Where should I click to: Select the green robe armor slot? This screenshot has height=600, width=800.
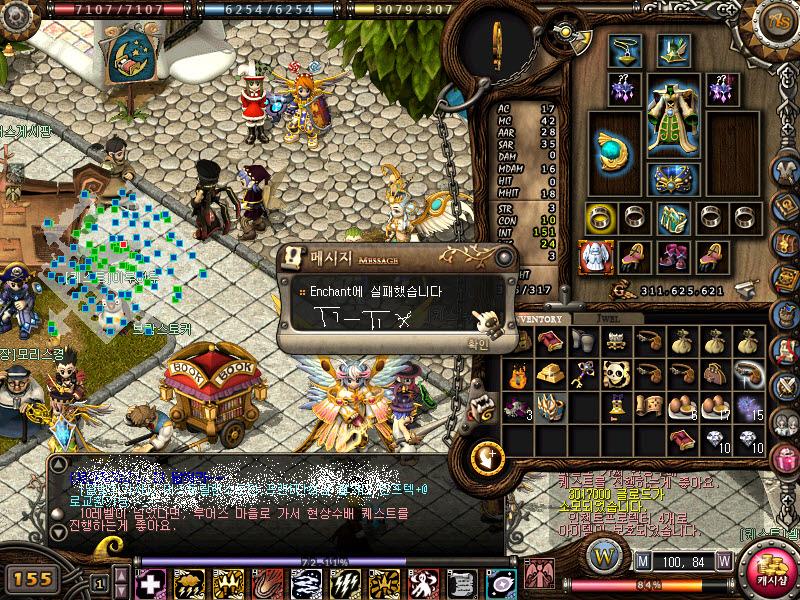point(671,115)
